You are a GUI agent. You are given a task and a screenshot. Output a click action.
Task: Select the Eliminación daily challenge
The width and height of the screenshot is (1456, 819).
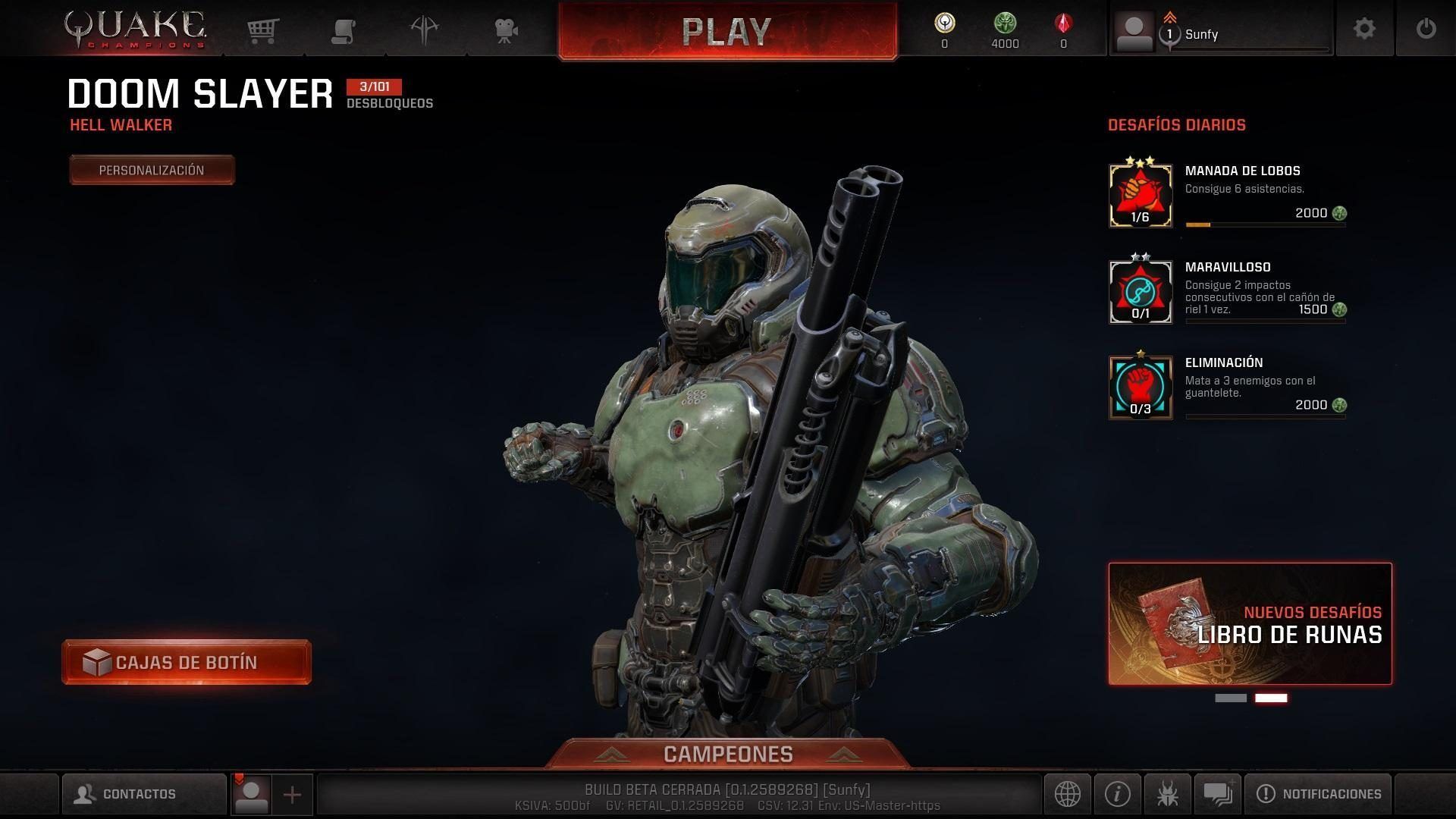pyautogui.click(x=1227, y=387)
